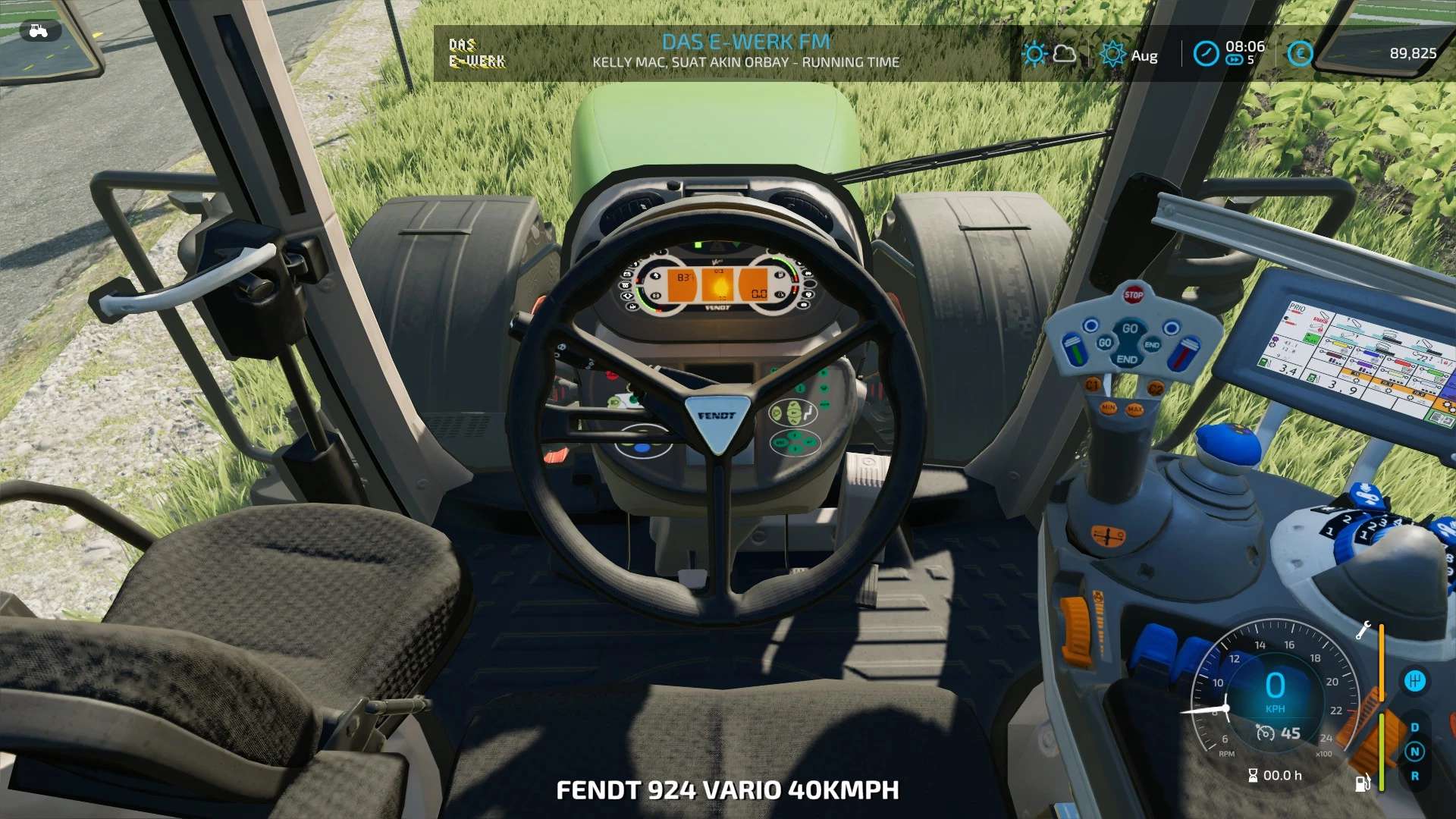Toggle the fast-forward time scale icon

click(1234, 61)
